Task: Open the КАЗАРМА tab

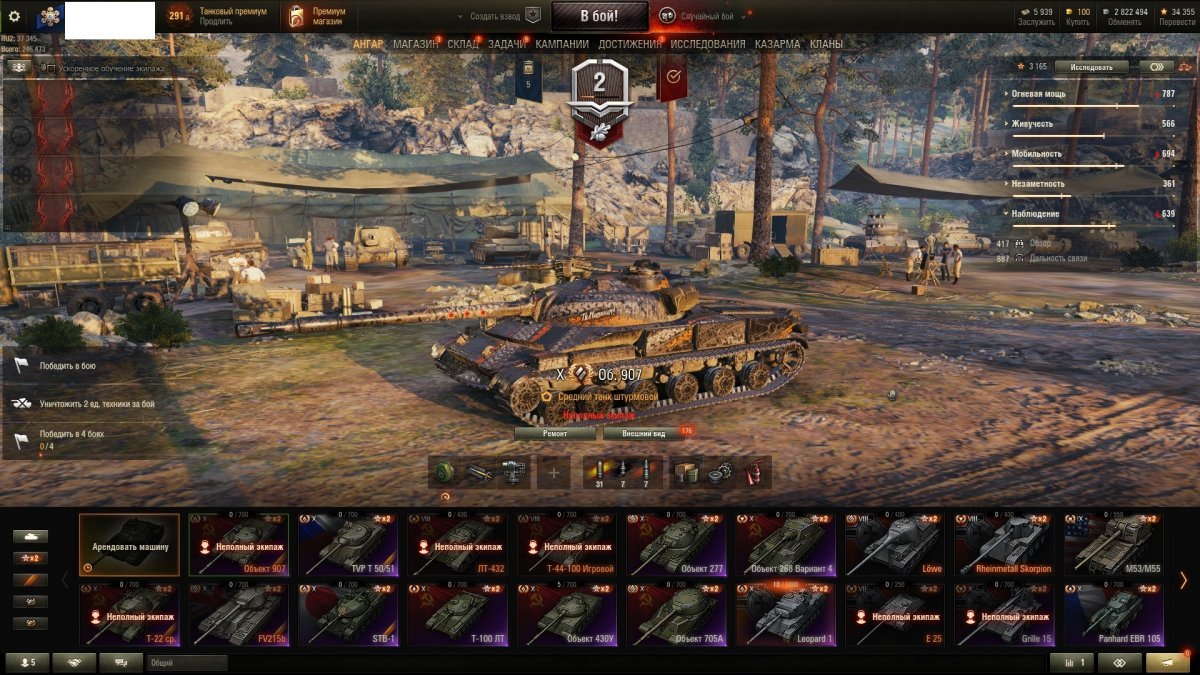Action: 777,44
